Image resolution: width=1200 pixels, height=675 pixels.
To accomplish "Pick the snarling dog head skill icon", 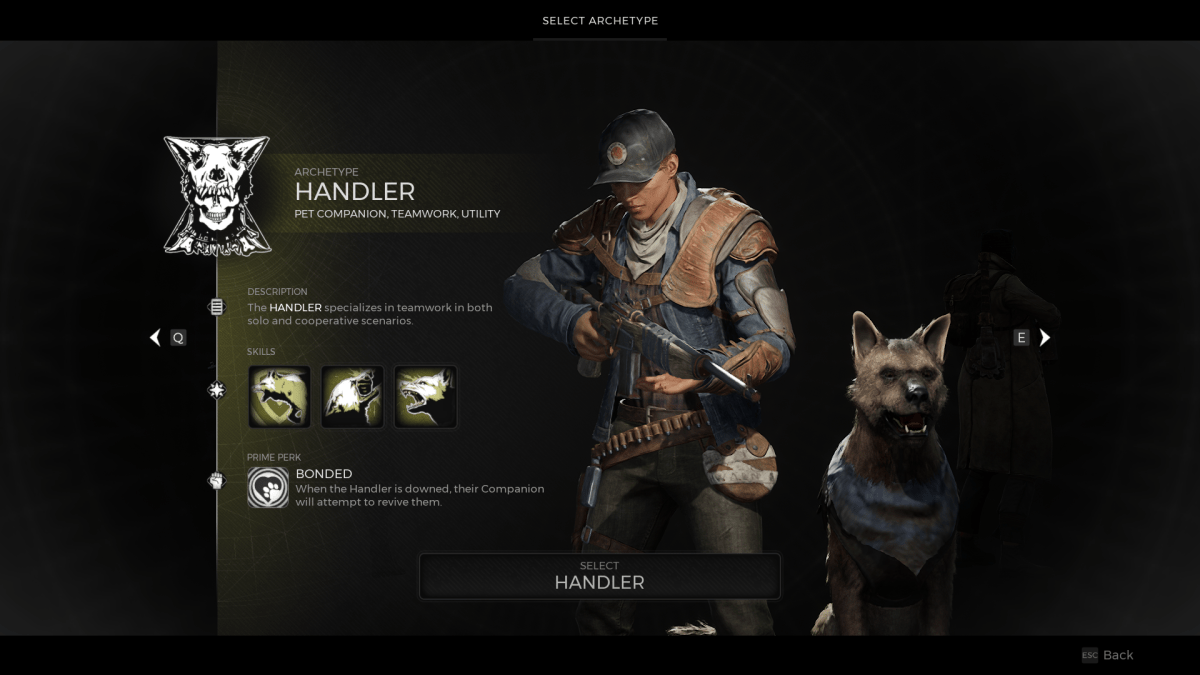I will pyautogui.click(x=426, y=397).
